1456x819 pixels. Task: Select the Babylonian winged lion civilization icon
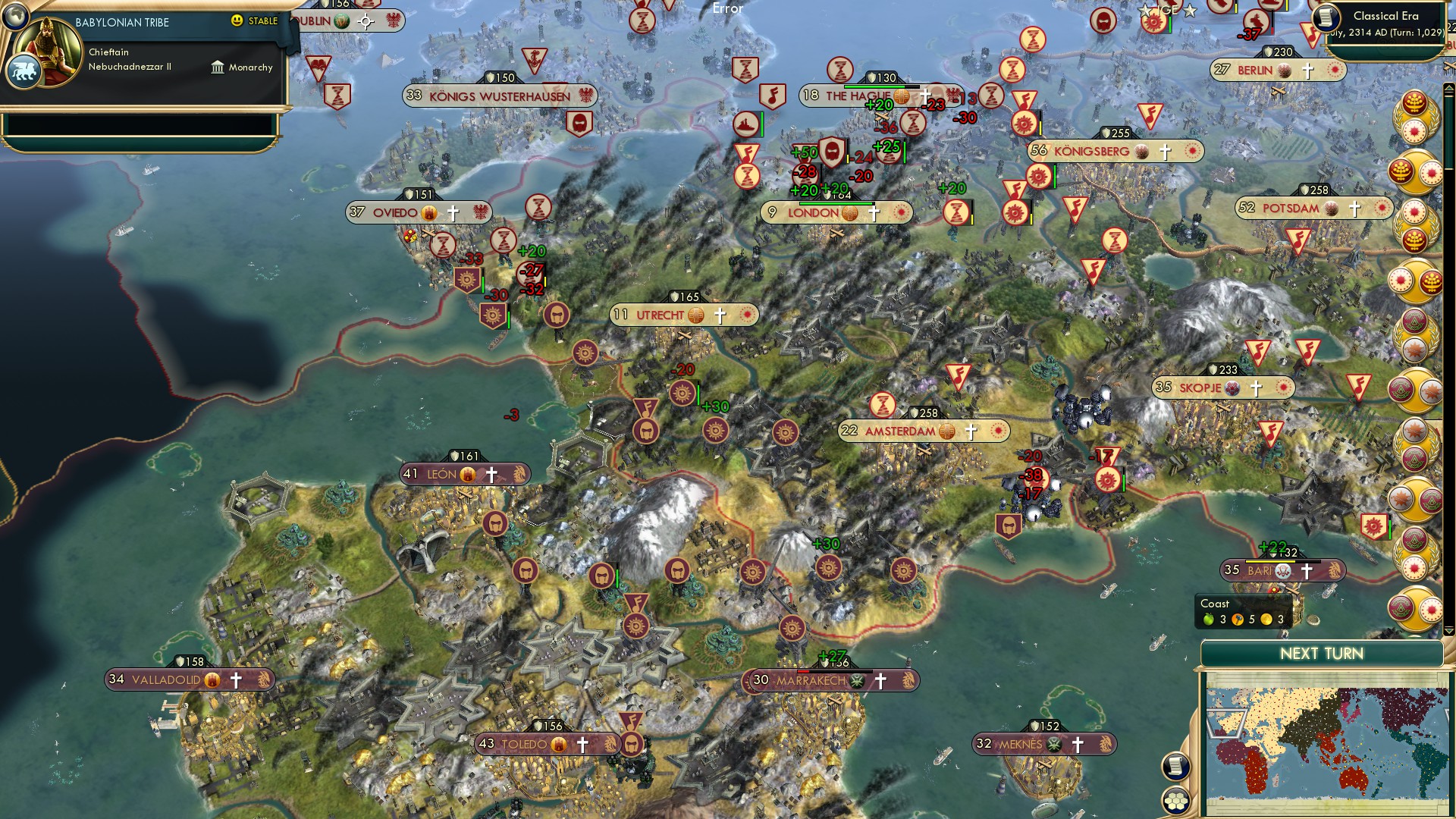pos(26,73)
